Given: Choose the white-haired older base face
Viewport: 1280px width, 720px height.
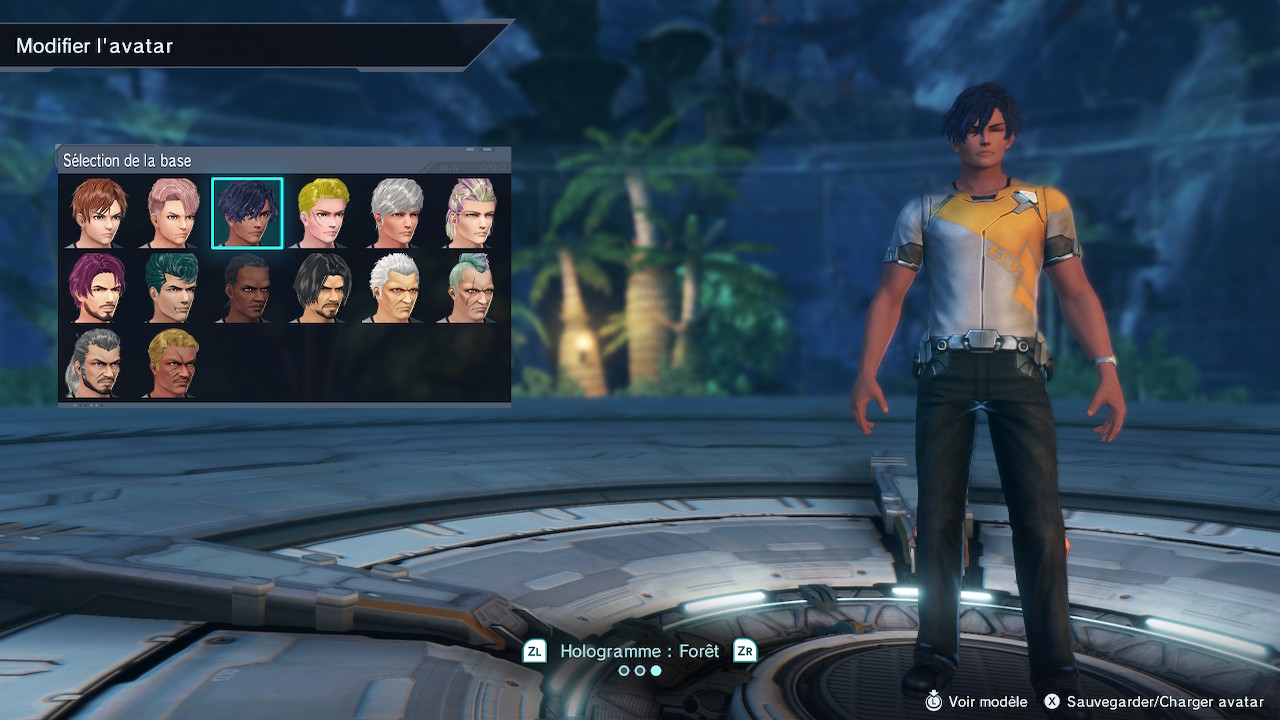Looking at the screenshot, I should coord(397,288).
